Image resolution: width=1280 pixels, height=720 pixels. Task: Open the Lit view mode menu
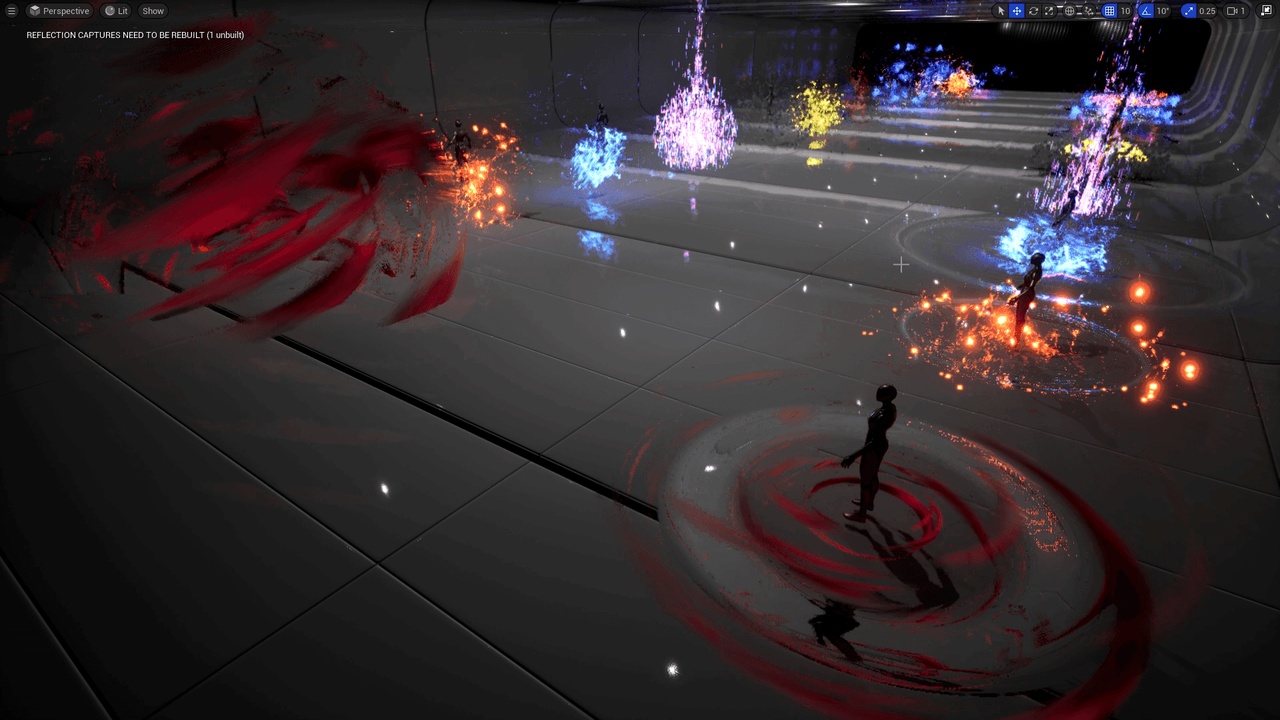click(117, 11)
